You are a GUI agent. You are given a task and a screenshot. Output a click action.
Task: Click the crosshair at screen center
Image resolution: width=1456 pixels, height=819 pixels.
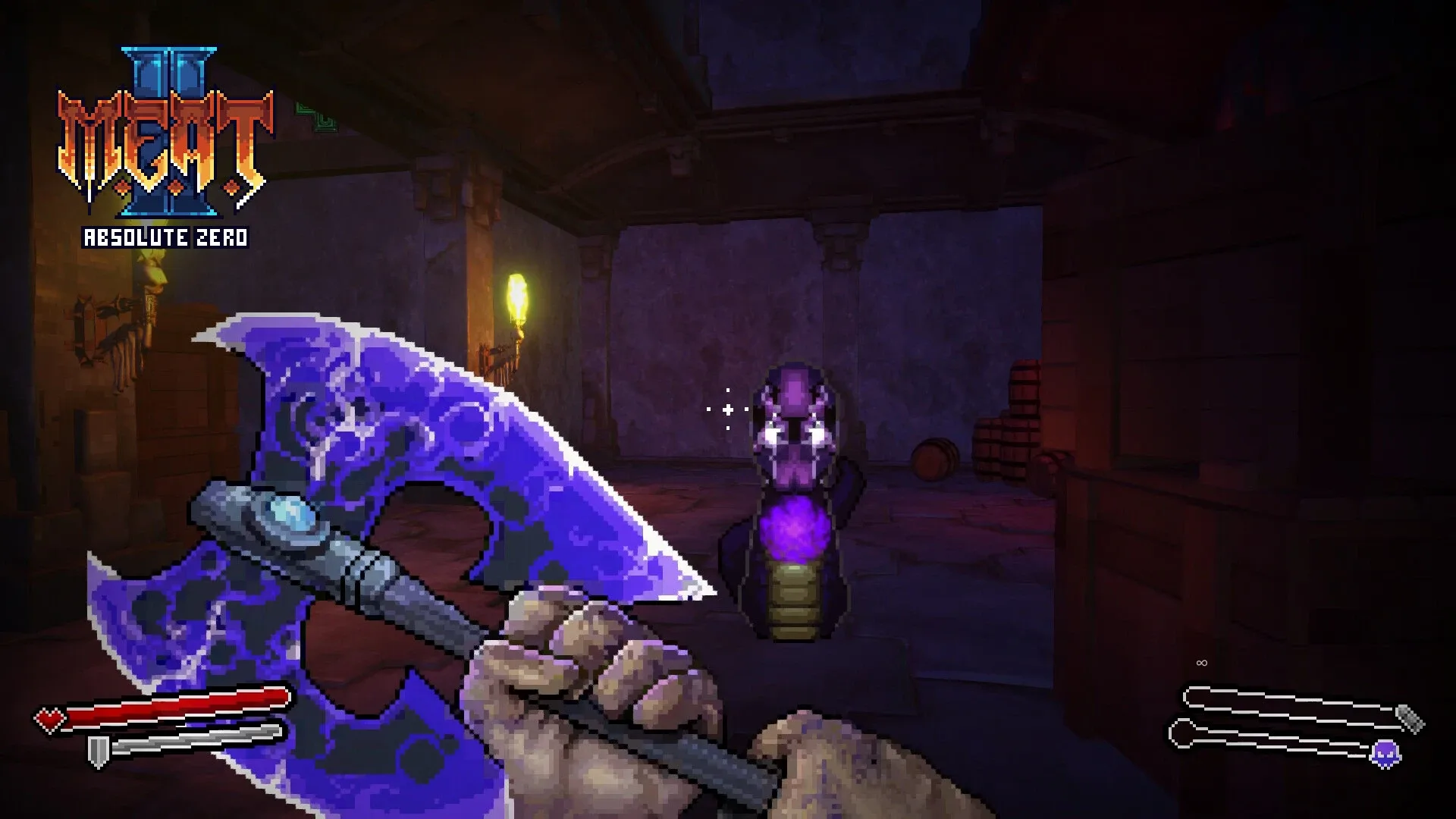click(x=726, y=409)
